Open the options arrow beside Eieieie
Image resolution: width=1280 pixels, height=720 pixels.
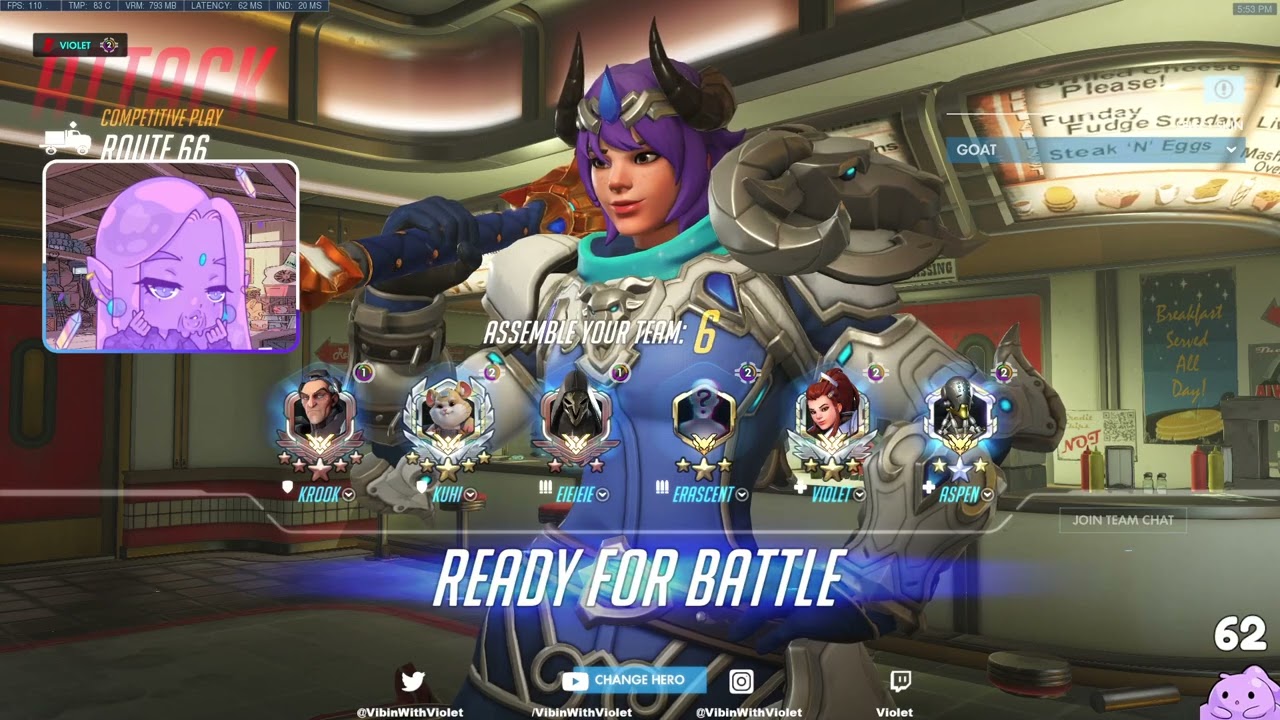pyautogui.click(x=603, y=494)
